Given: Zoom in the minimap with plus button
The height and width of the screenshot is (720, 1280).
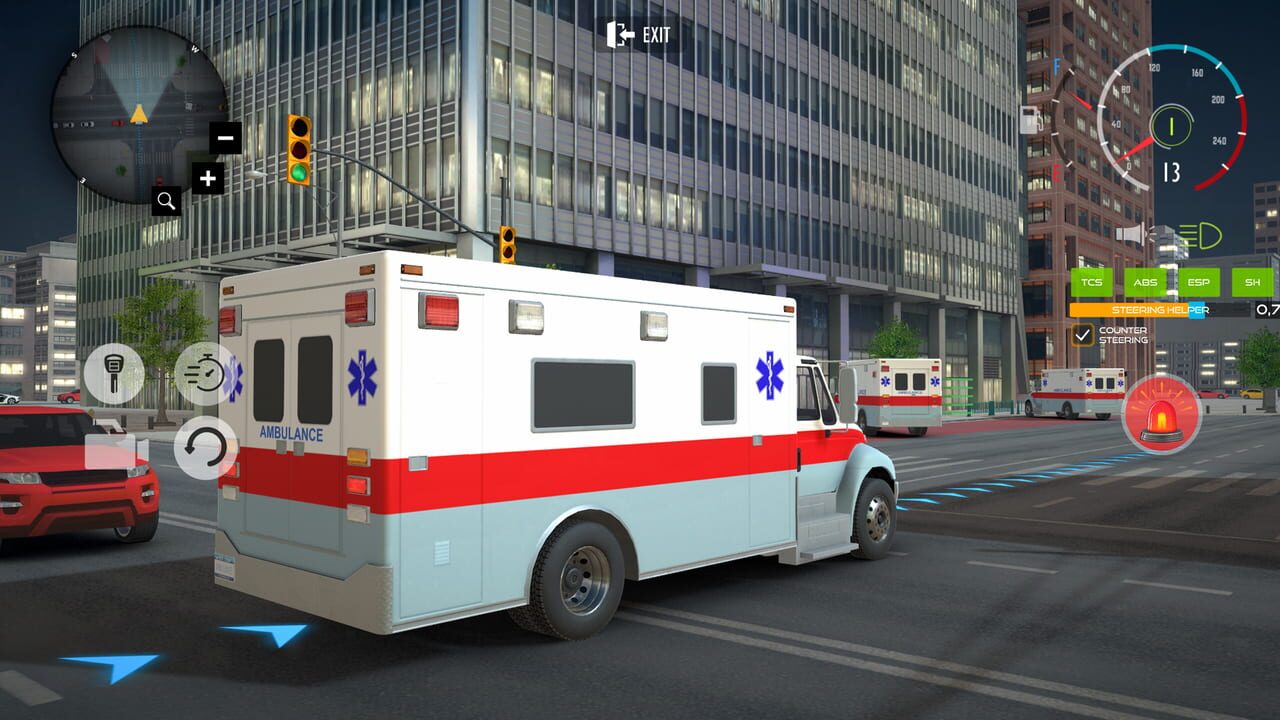Looking at the screenshot, I should coord(207,180).
